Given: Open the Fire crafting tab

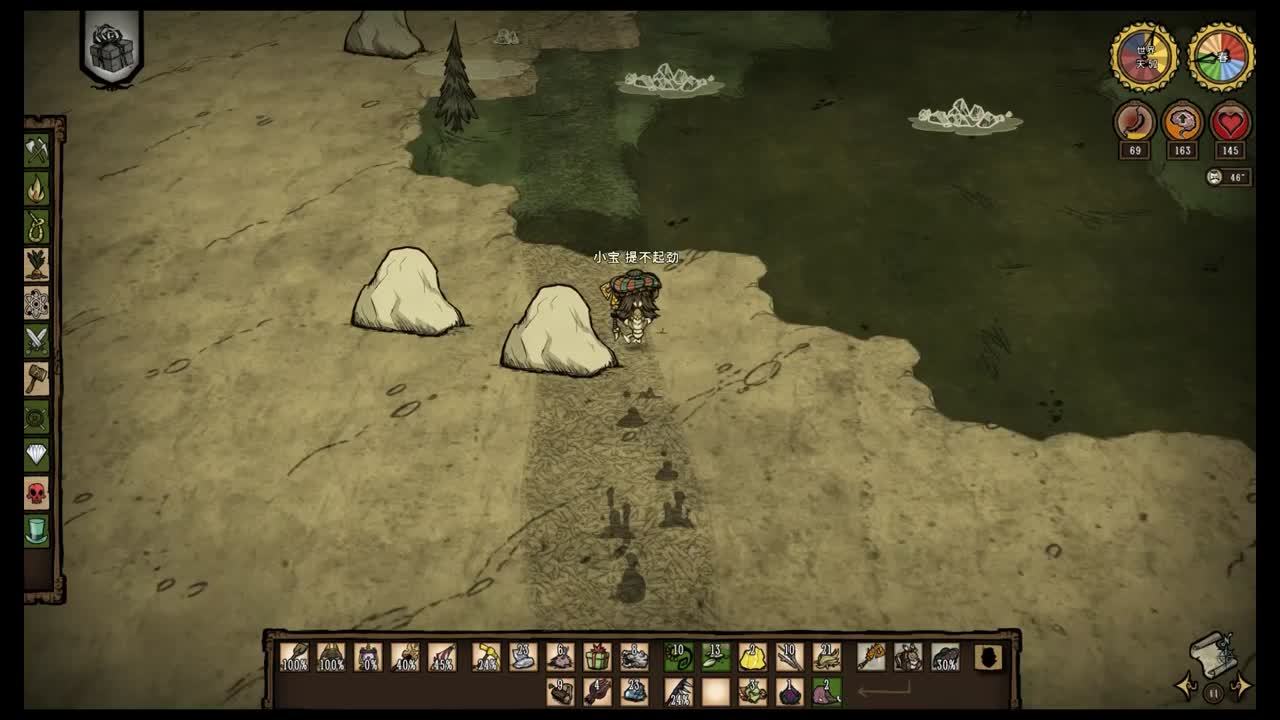Looking at the screenshot, I should [x=37, y=188].
